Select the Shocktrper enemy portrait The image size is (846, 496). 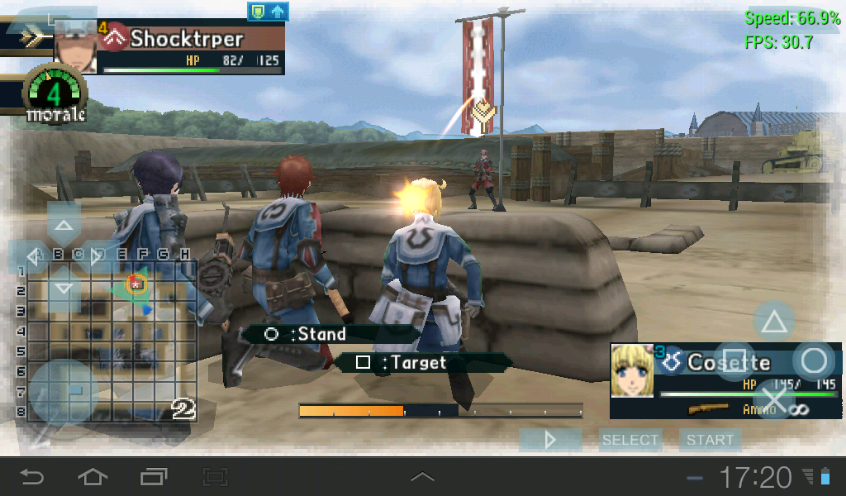75,45
